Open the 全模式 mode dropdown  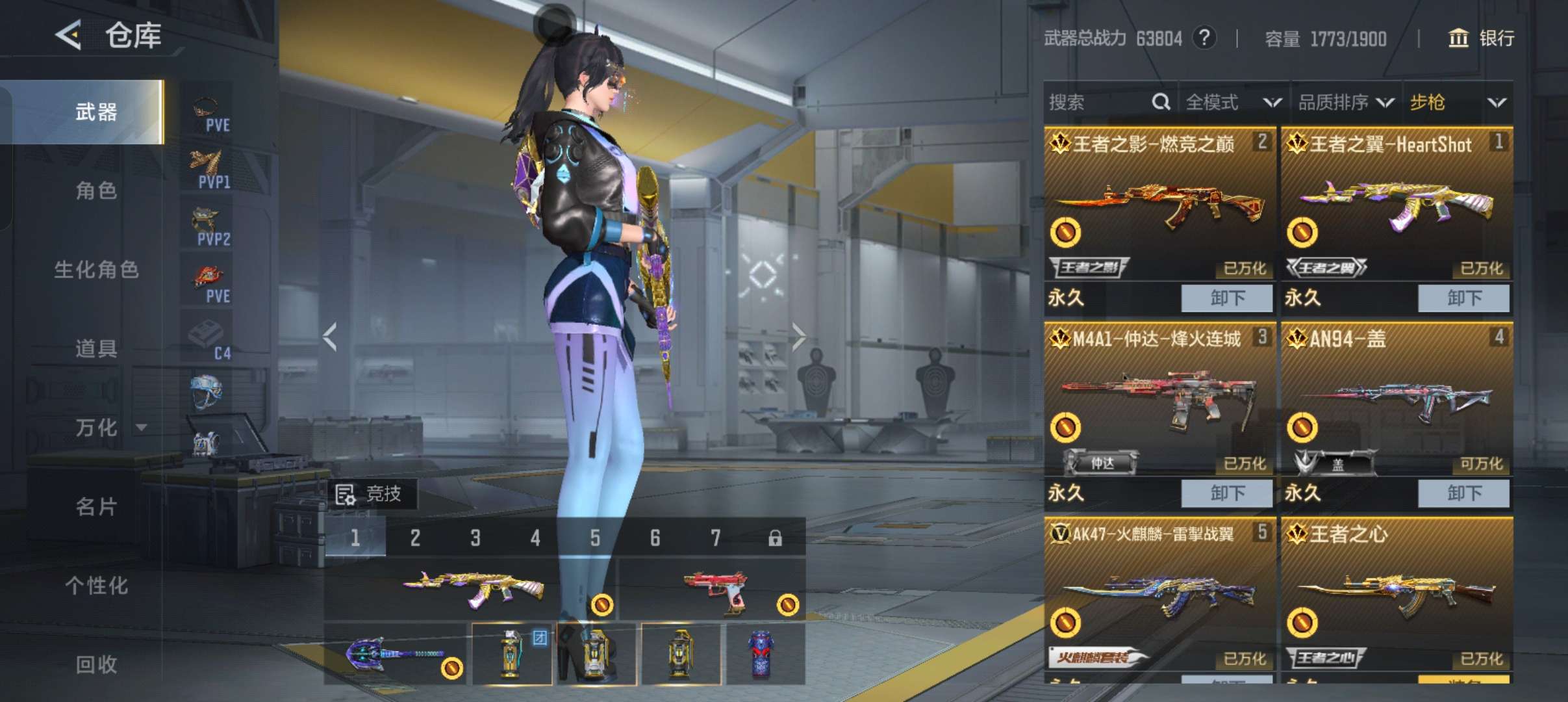[1232, 102]
